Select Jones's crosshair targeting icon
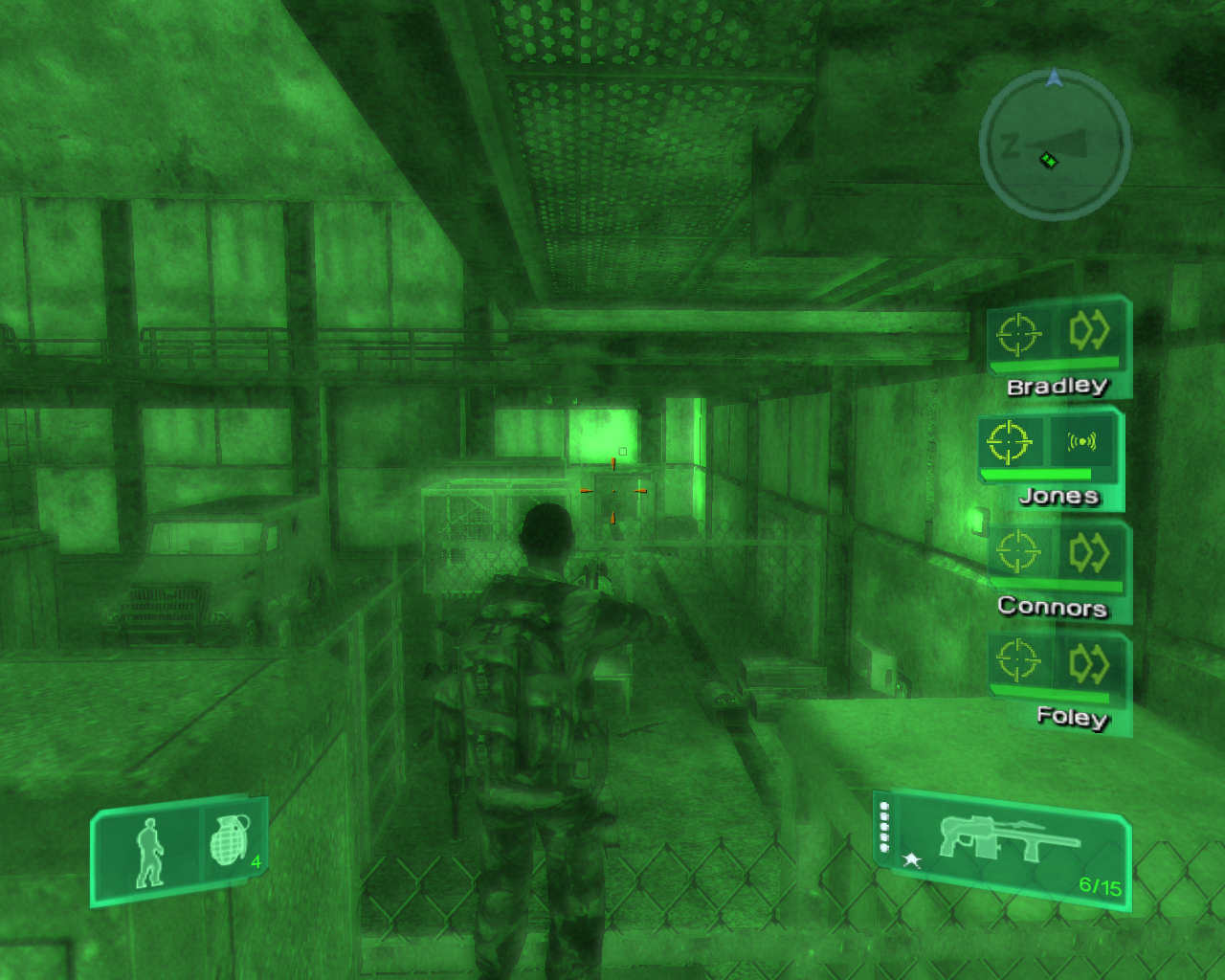The width and height of the screenshot is (1225, 980). click(1009, 441)
